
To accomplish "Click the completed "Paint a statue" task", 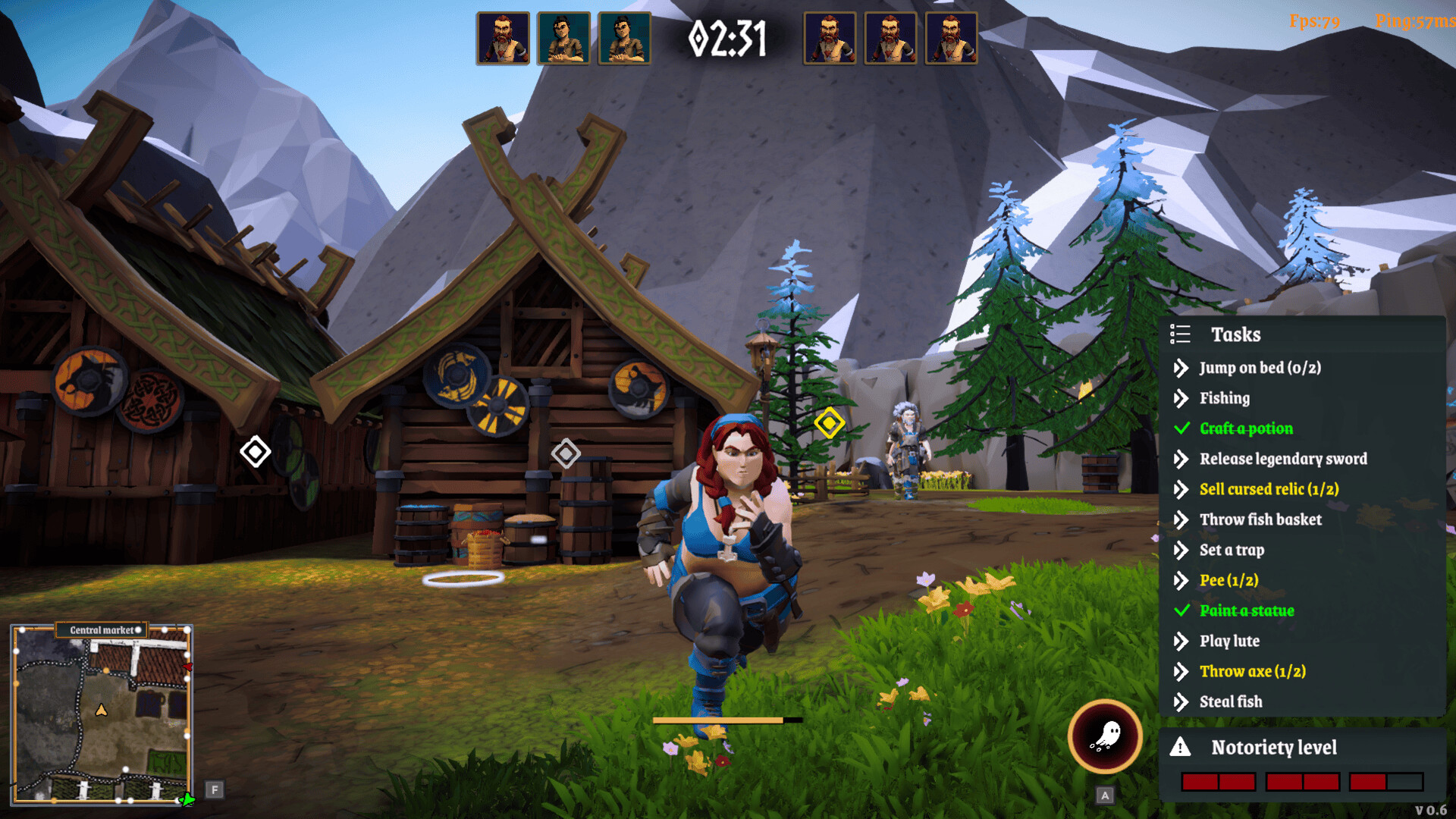I will [x=1247, y=610].
